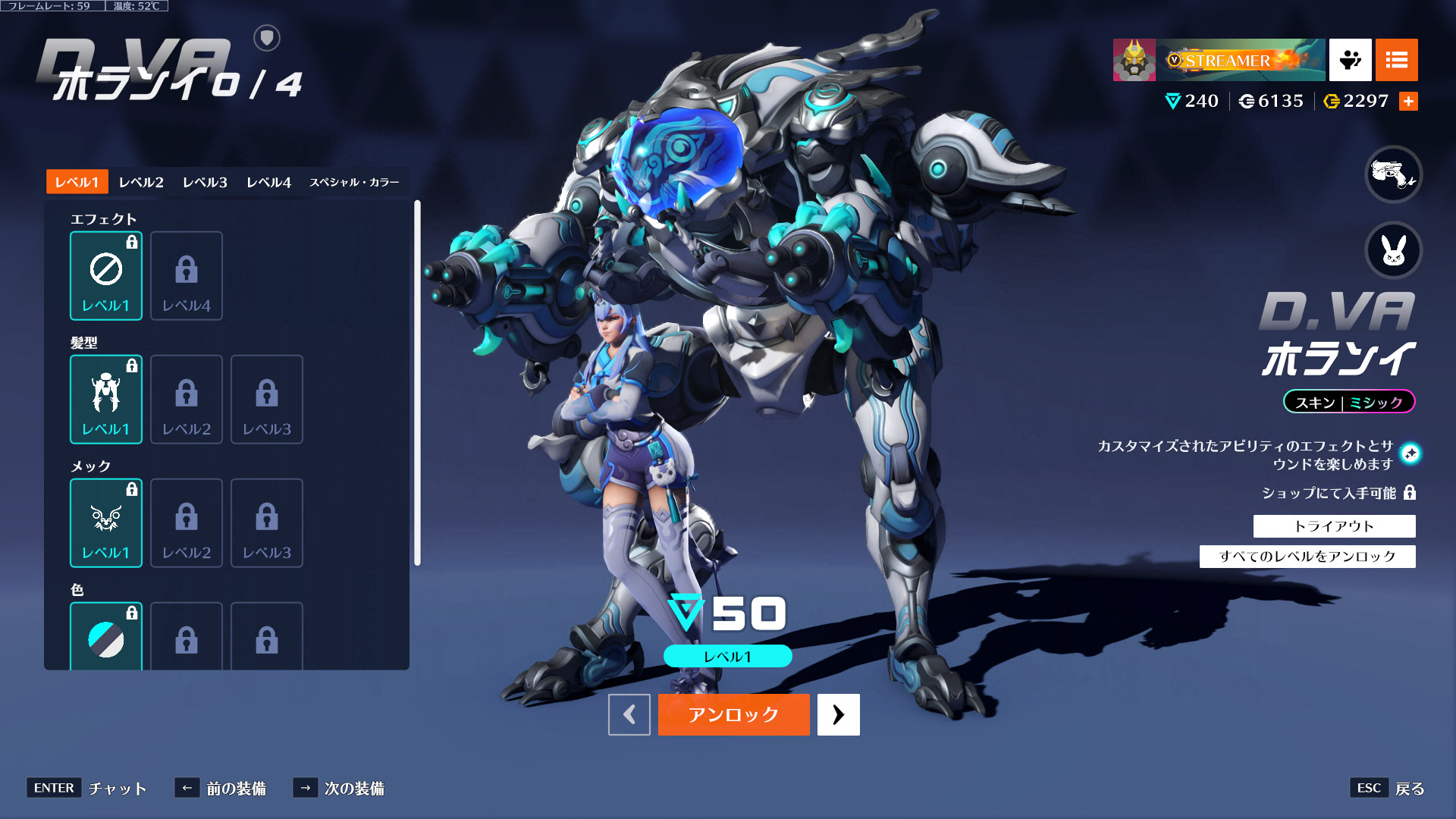Select the 髪型 レベル1 hairstyle tile

(106, 399)
